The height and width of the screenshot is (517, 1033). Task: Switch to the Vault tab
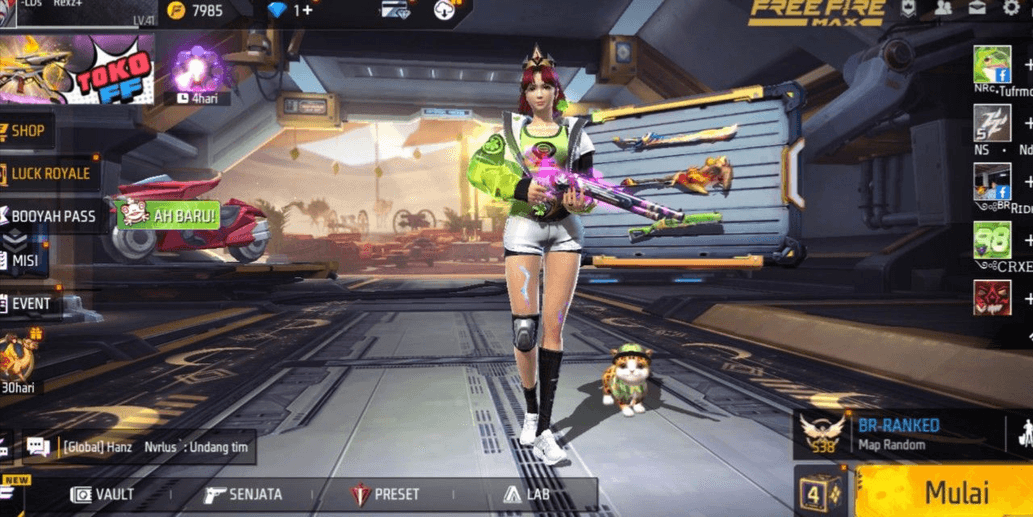pos(102,494)
